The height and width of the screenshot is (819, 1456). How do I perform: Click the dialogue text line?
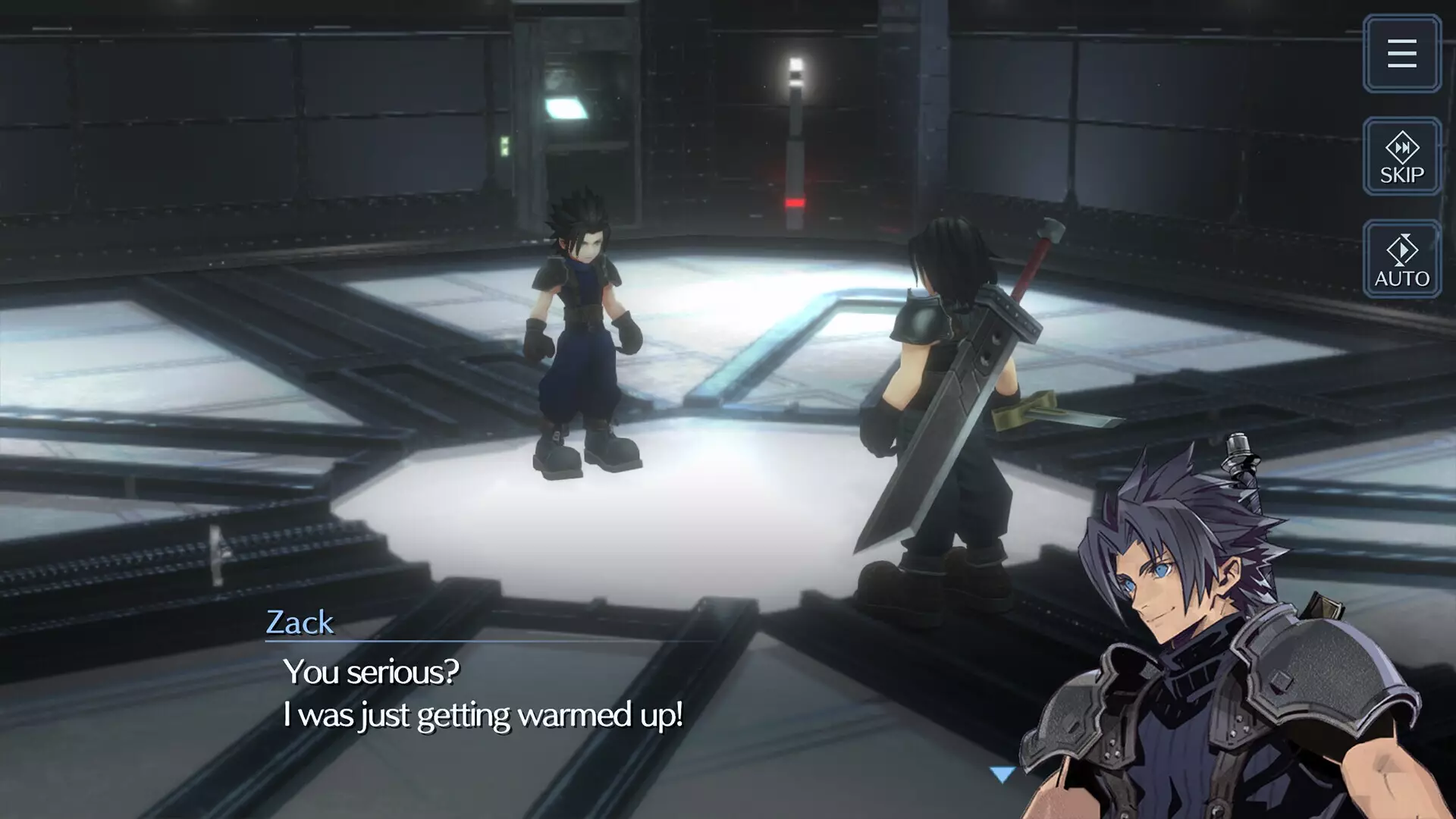point(485,714)
